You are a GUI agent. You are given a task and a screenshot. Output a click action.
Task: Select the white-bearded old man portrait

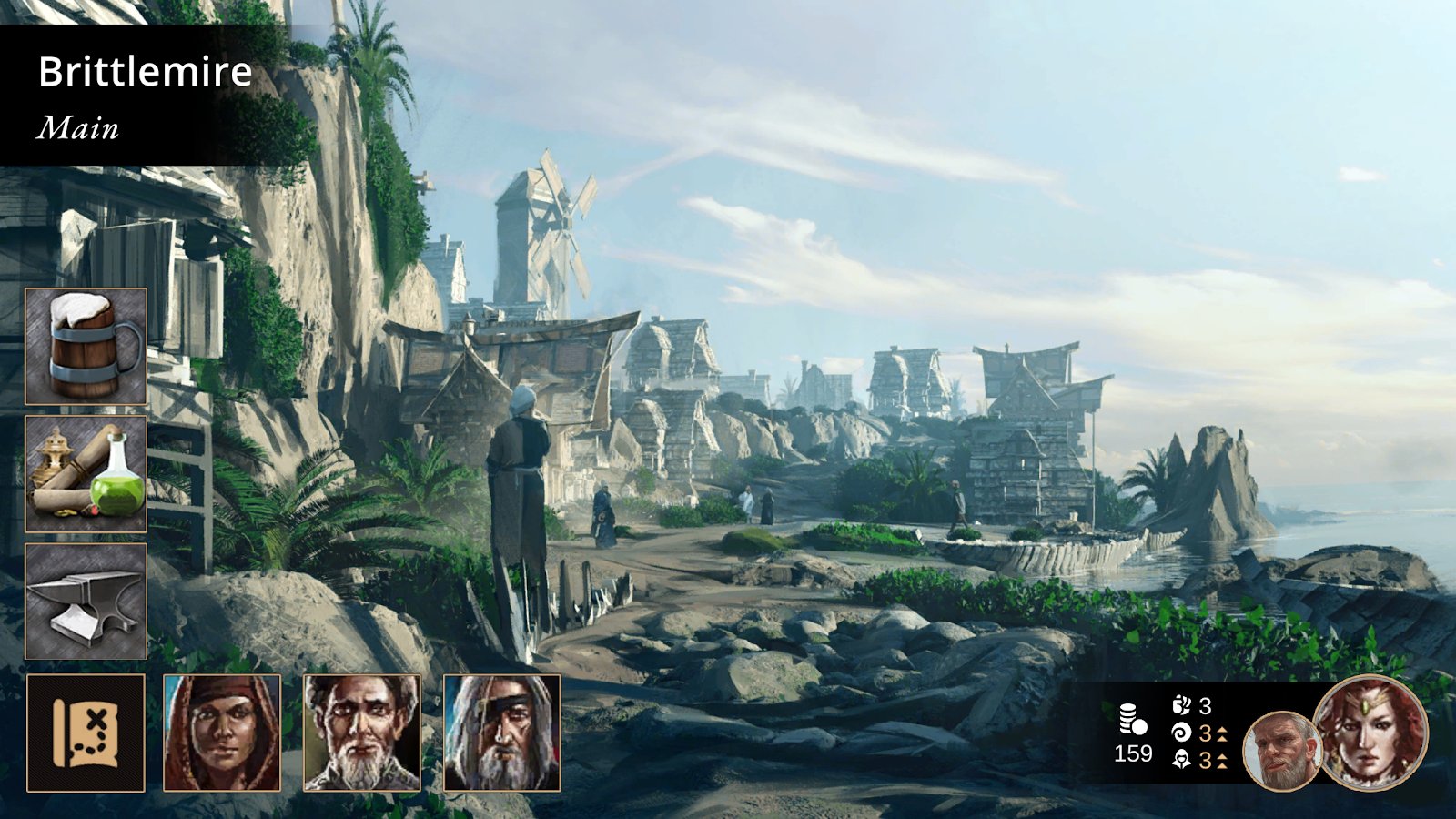[x=362, y=733]
